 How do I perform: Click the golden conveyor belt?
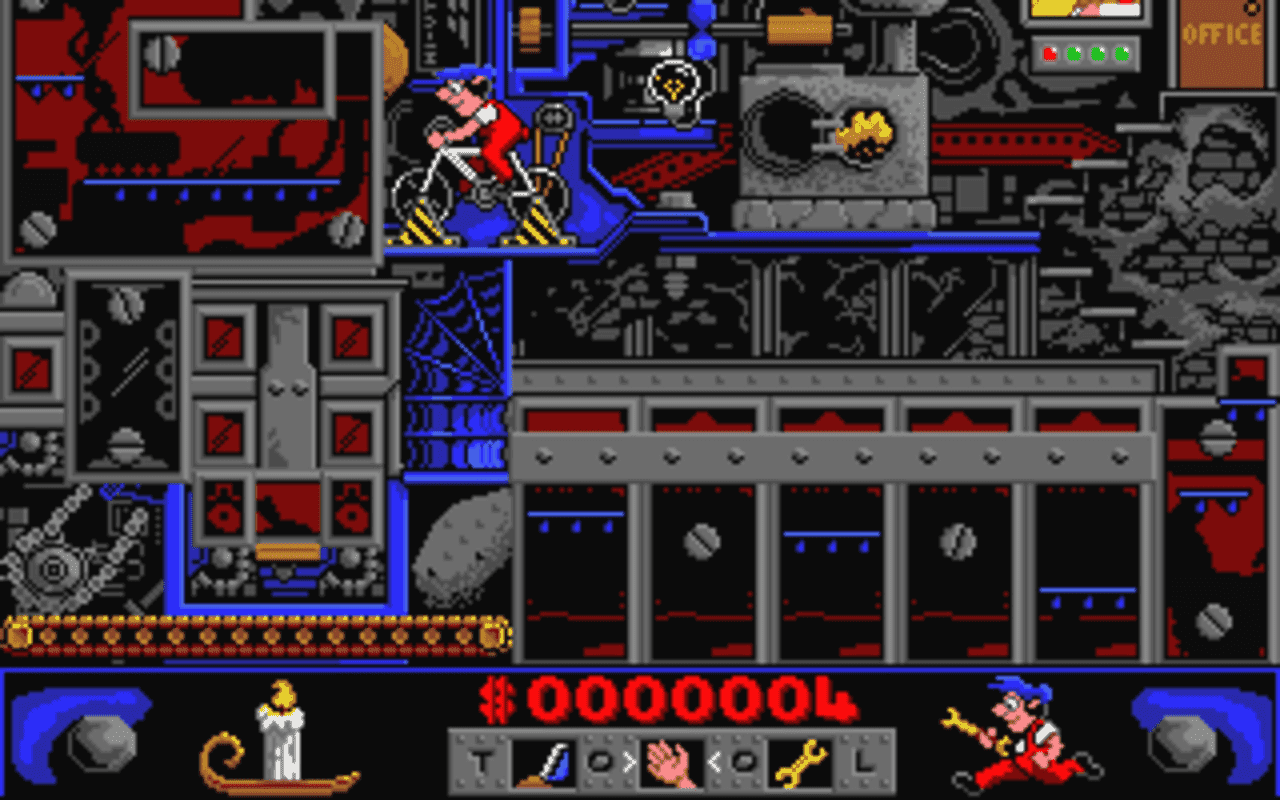tap(250, 635)
